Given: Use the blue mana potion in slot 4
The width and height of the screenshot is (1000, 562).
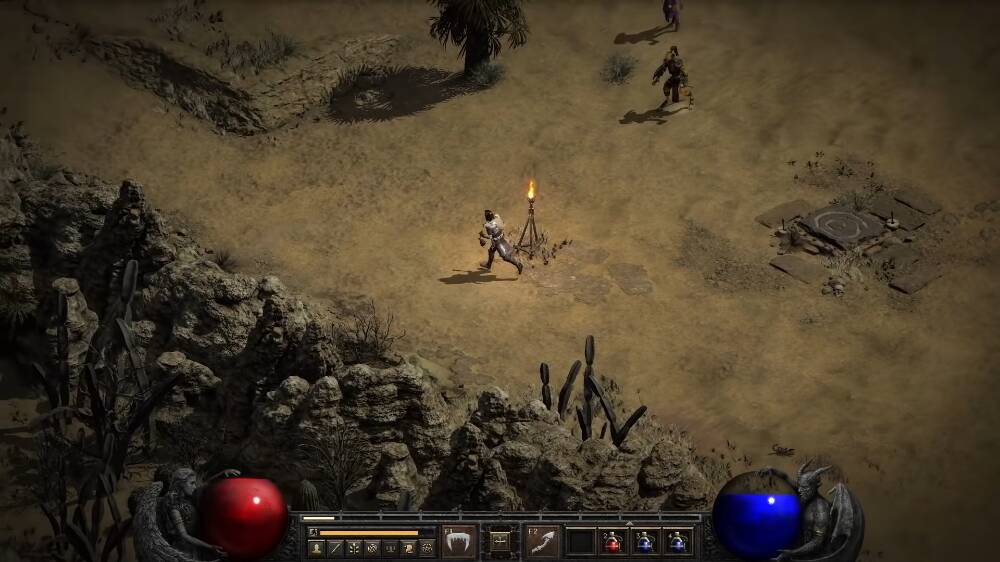Looking at the screenshot, I should 678,543.
